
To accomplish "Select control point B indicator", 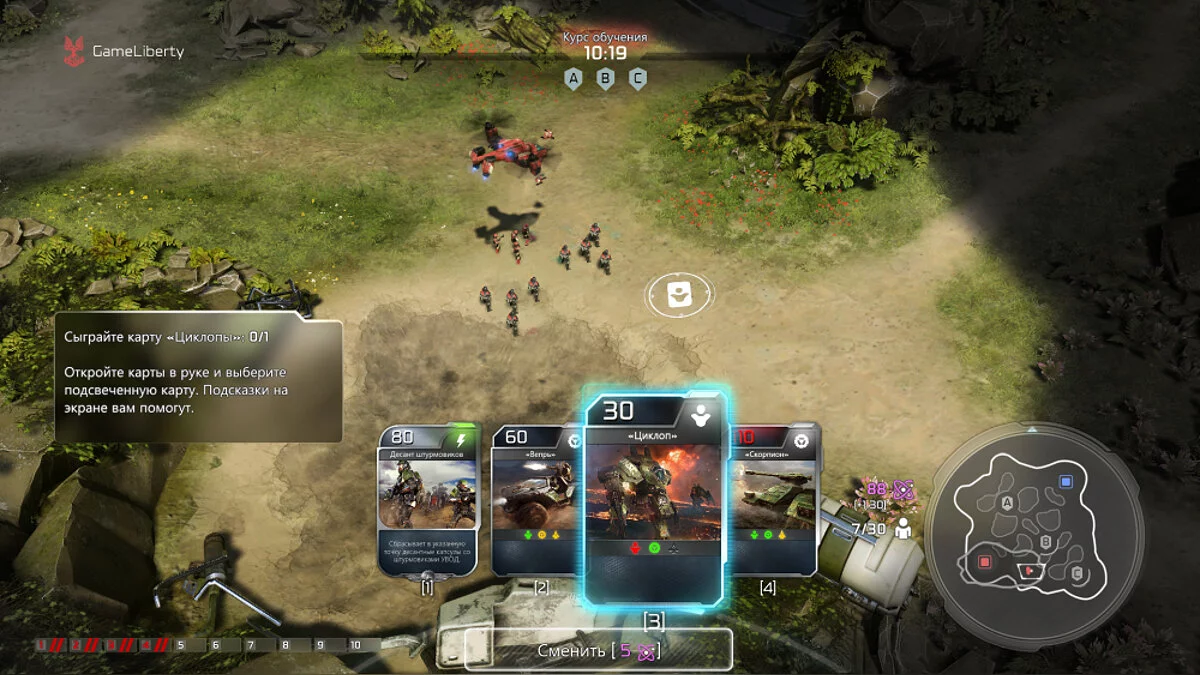I will (605, 79).
